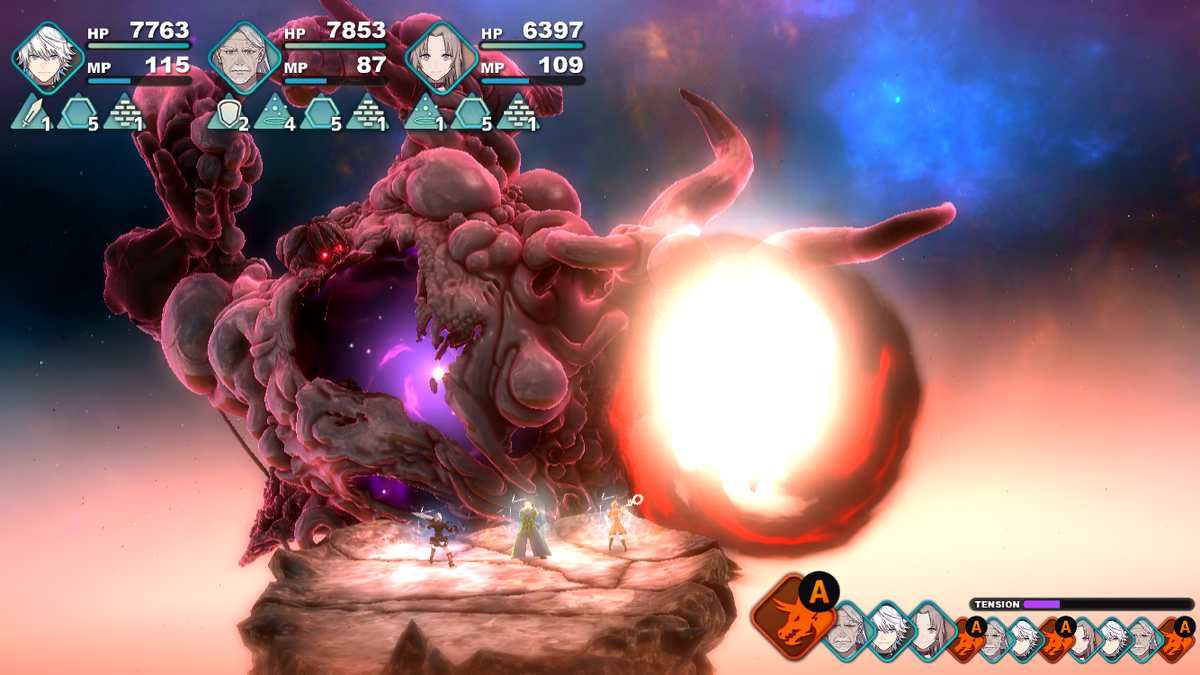The image size is (1200, 675).
Task: Select the elderly bearded man's party portrait
Action: click(x=243, y=57)
